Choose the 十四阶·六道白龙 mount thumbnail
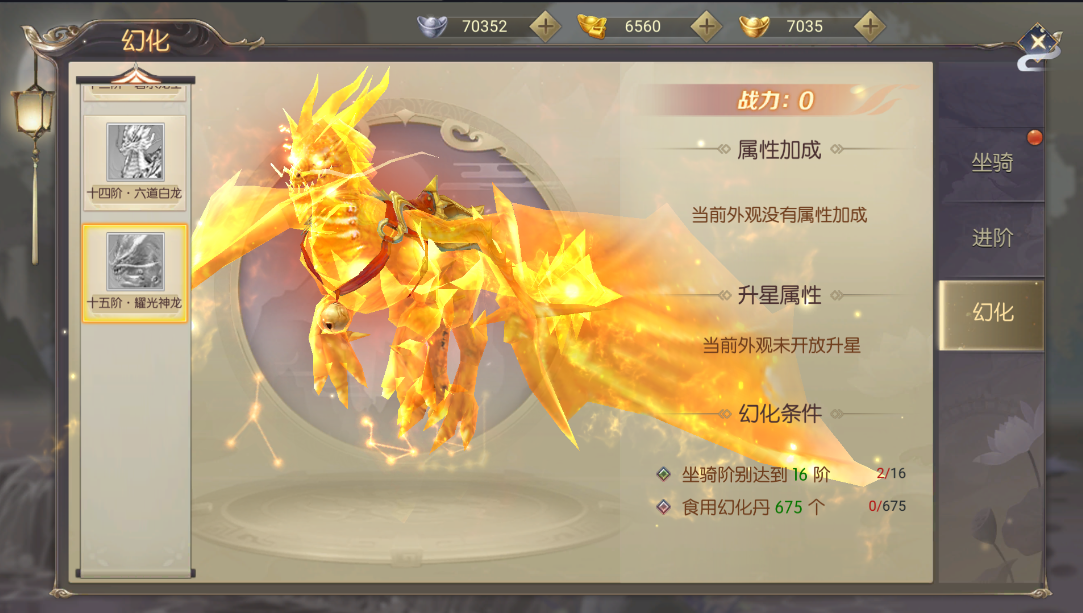This screenshot has width=1083, height=613. point(135,162)
